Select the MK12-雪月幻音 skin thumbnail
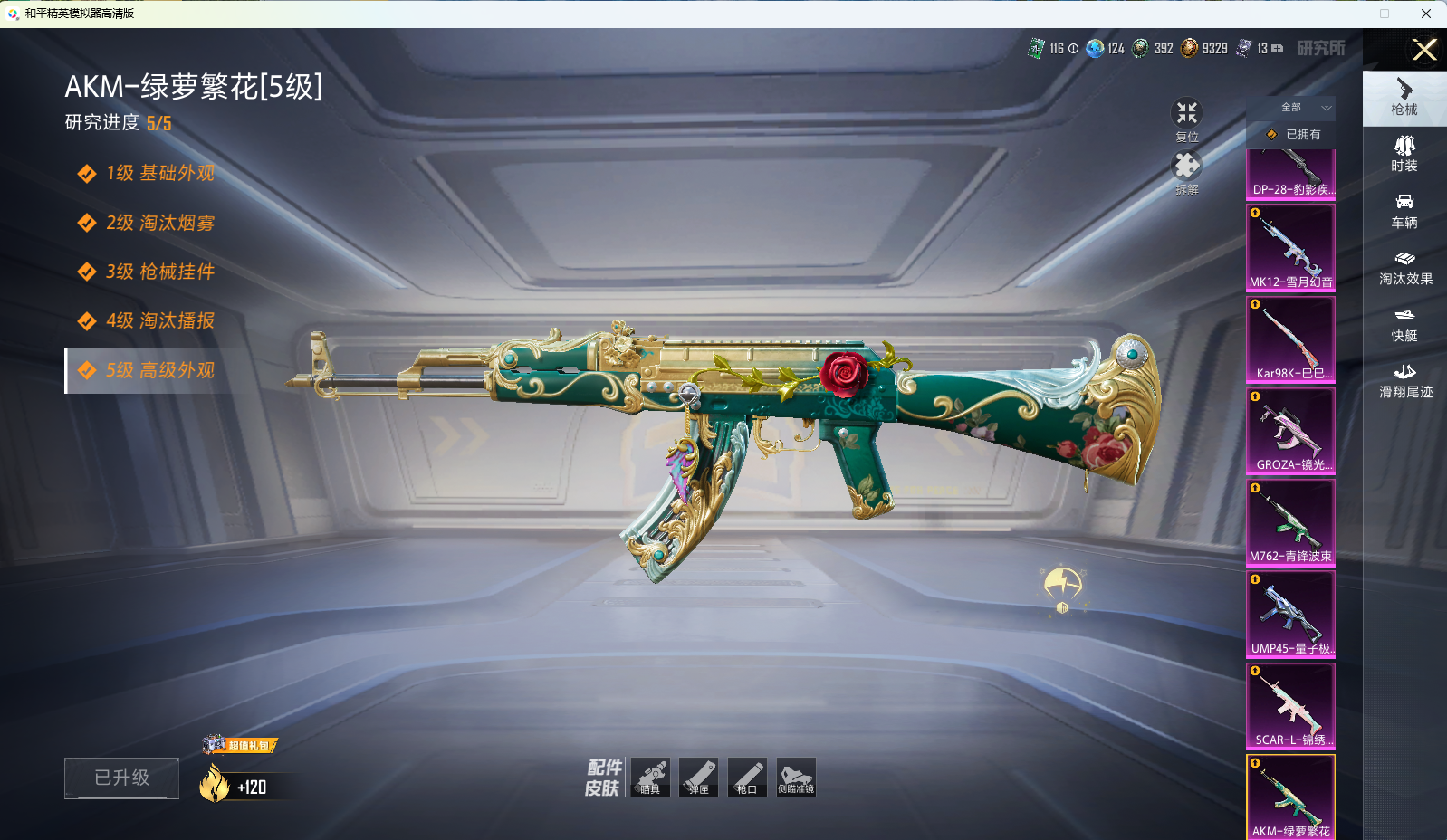Screen dimensions: 1447x840 tap(1290, 247)
